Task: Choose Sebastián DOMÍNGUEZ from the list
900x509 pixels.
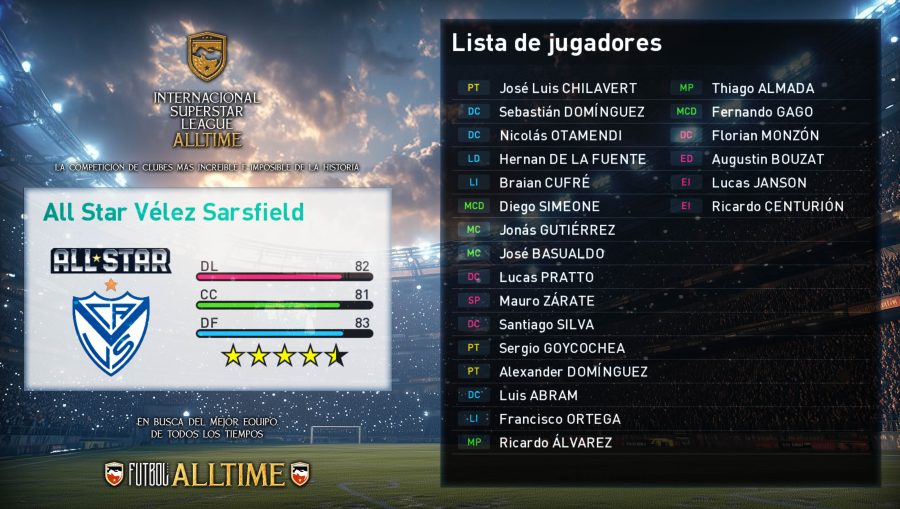Action: tap(571, 112)
